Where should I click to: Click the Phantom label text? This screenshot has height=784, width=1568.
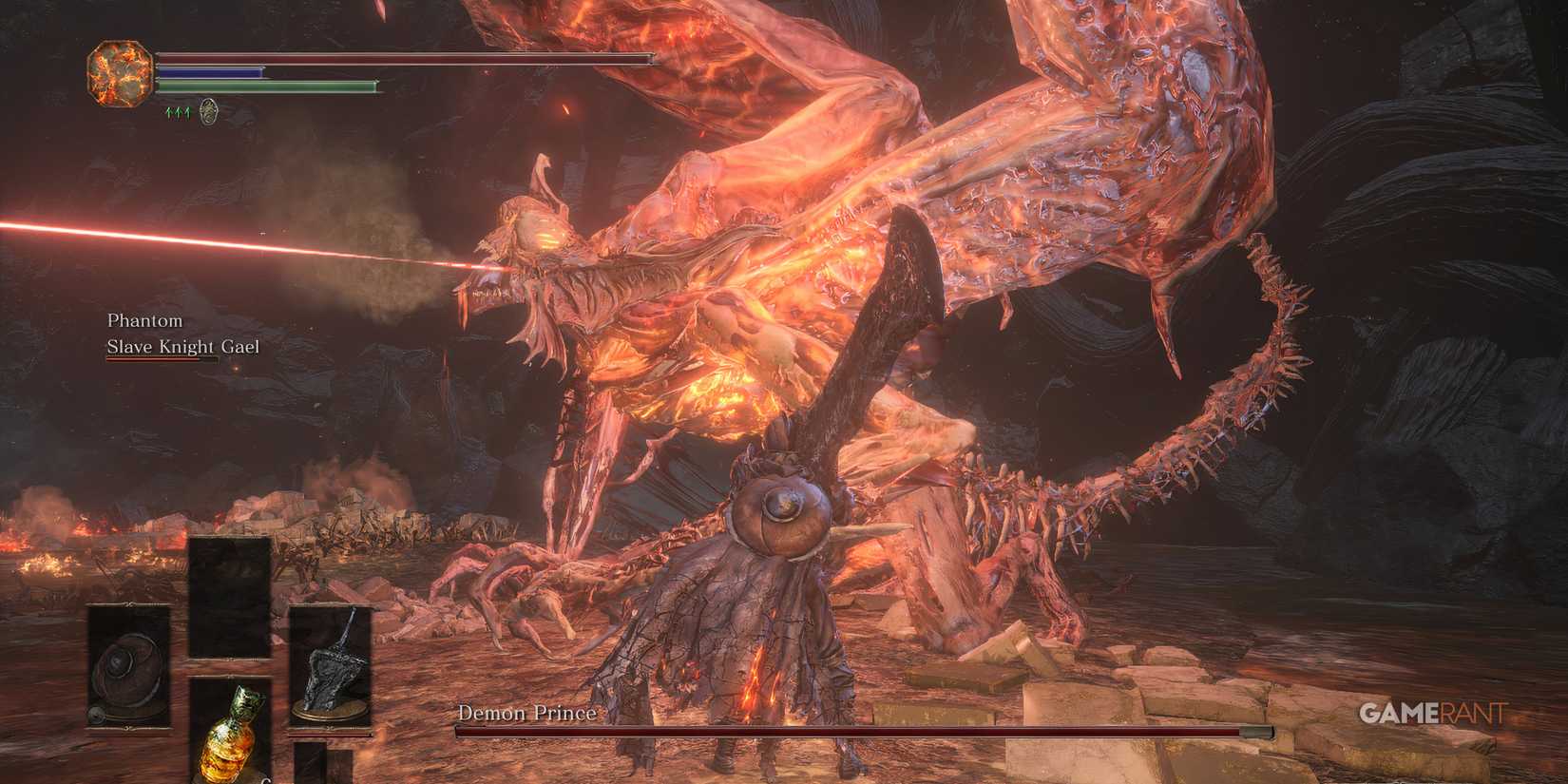pos(143,321)
